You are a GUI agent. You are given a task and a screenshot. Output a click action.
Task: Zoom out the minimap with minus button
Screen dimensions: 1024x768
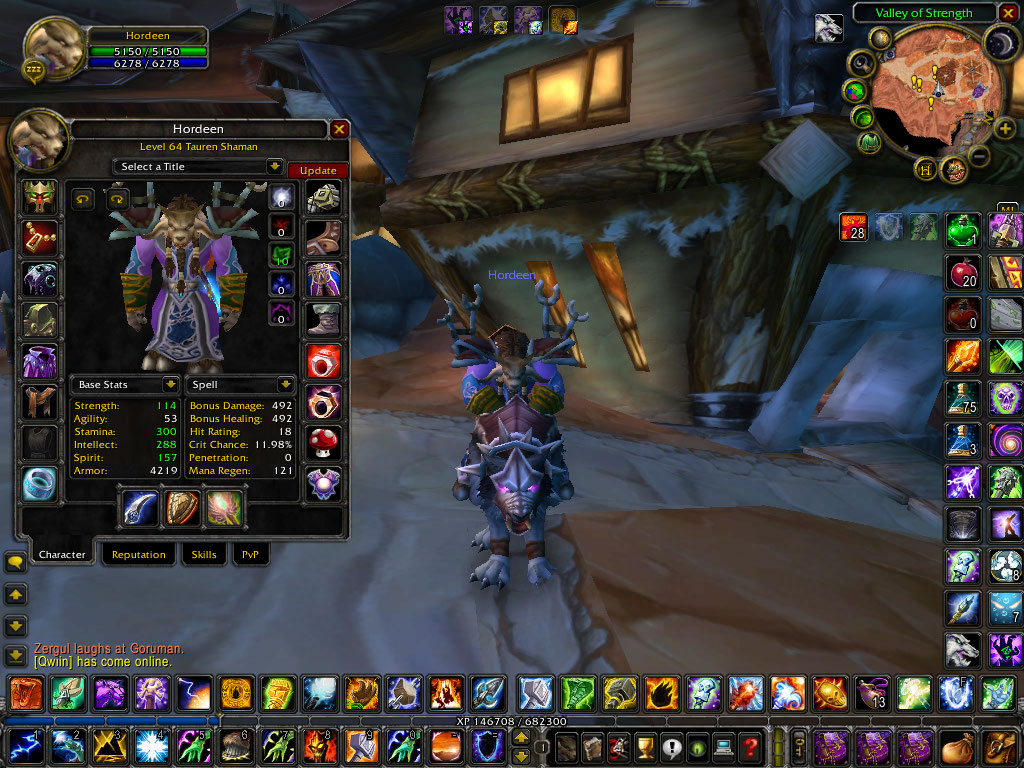[979, 156]
